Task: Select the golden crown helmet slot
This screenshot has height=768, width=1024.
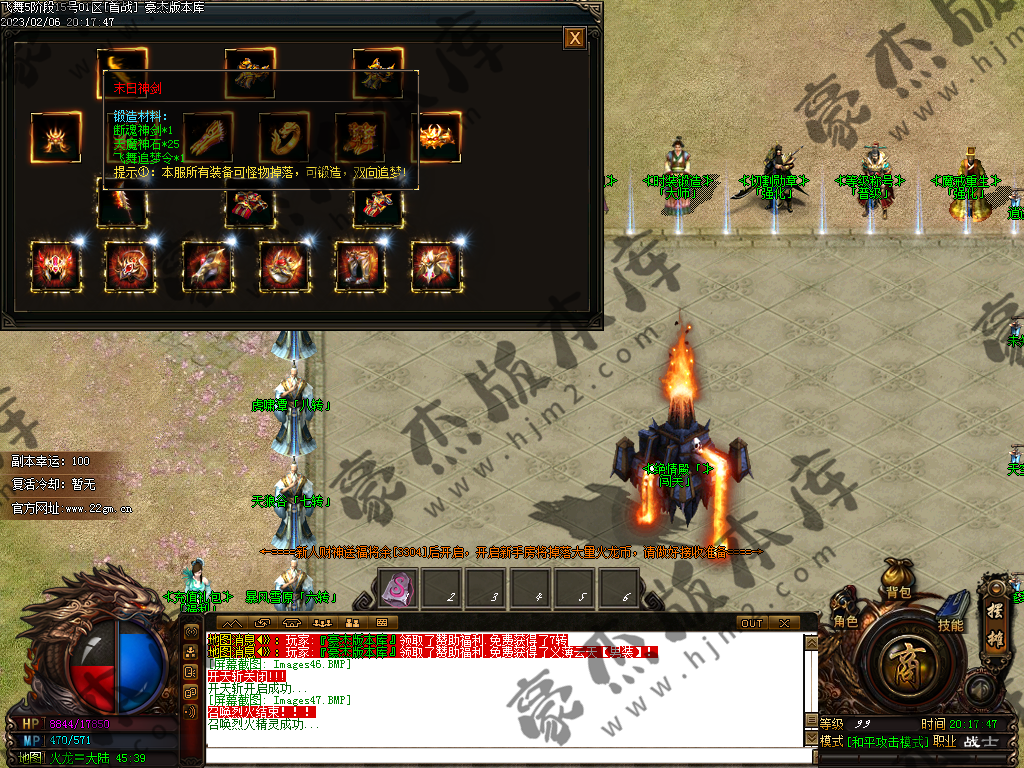Action: (x=57, y=138)
